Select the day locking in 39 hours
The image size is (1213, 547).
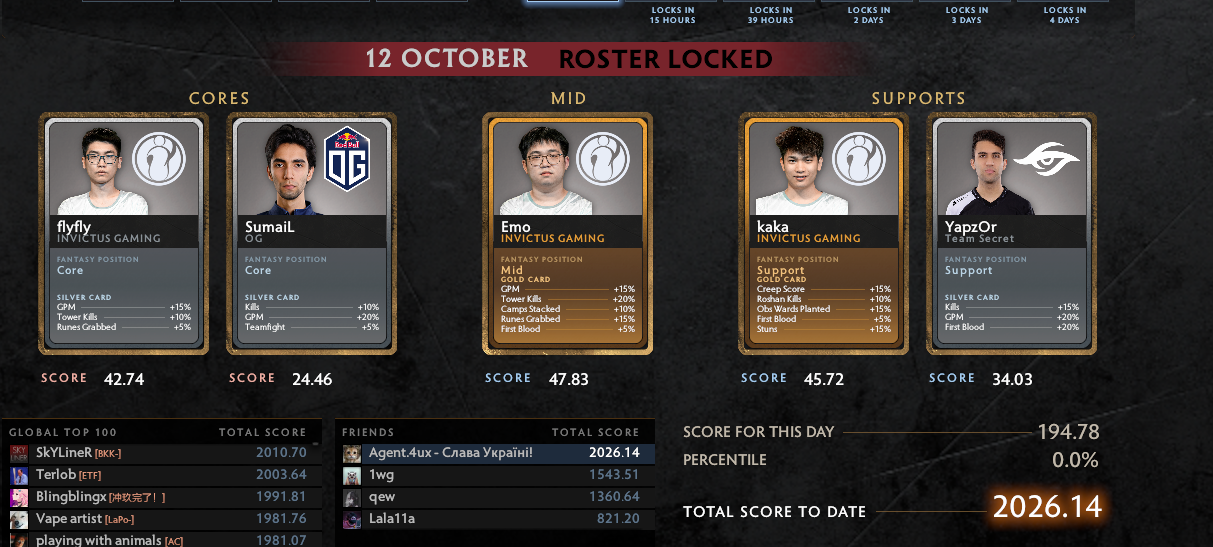point(770,14)
